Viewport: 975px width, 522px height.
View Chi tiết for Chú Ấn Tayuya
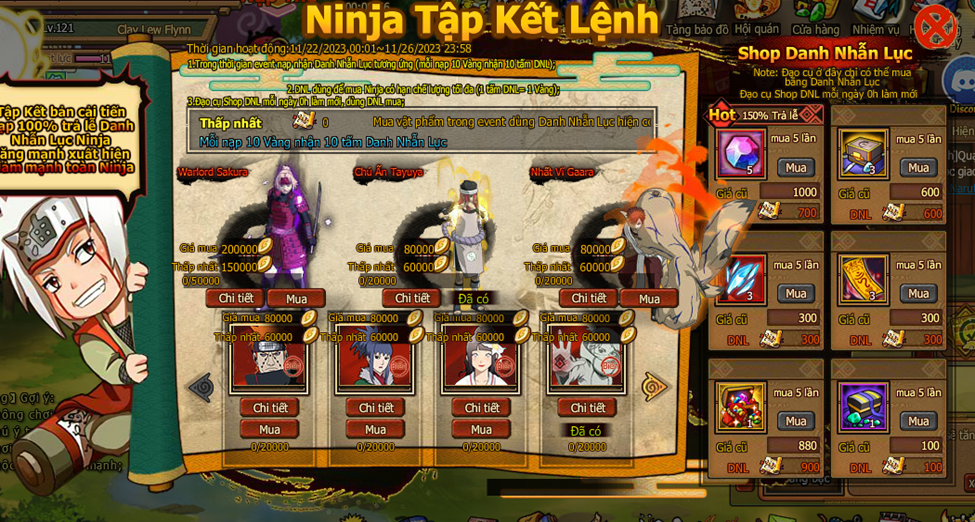click(411, 298)
